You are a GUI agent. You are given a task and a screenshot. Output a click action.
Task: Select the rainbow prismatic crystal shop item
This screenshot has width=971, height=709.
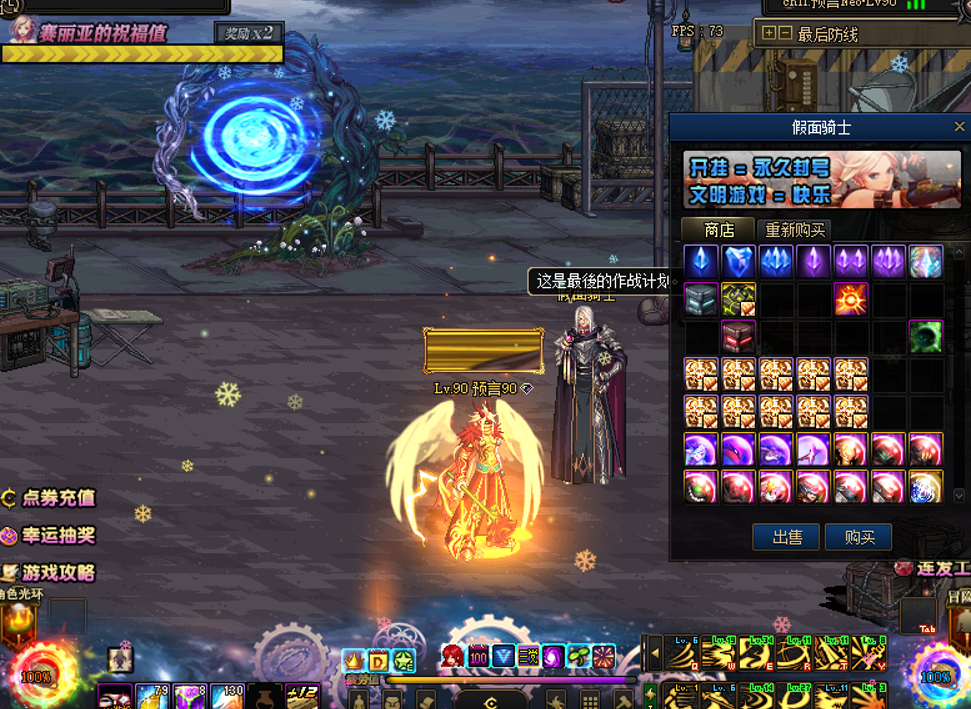(x=926, y=261)
